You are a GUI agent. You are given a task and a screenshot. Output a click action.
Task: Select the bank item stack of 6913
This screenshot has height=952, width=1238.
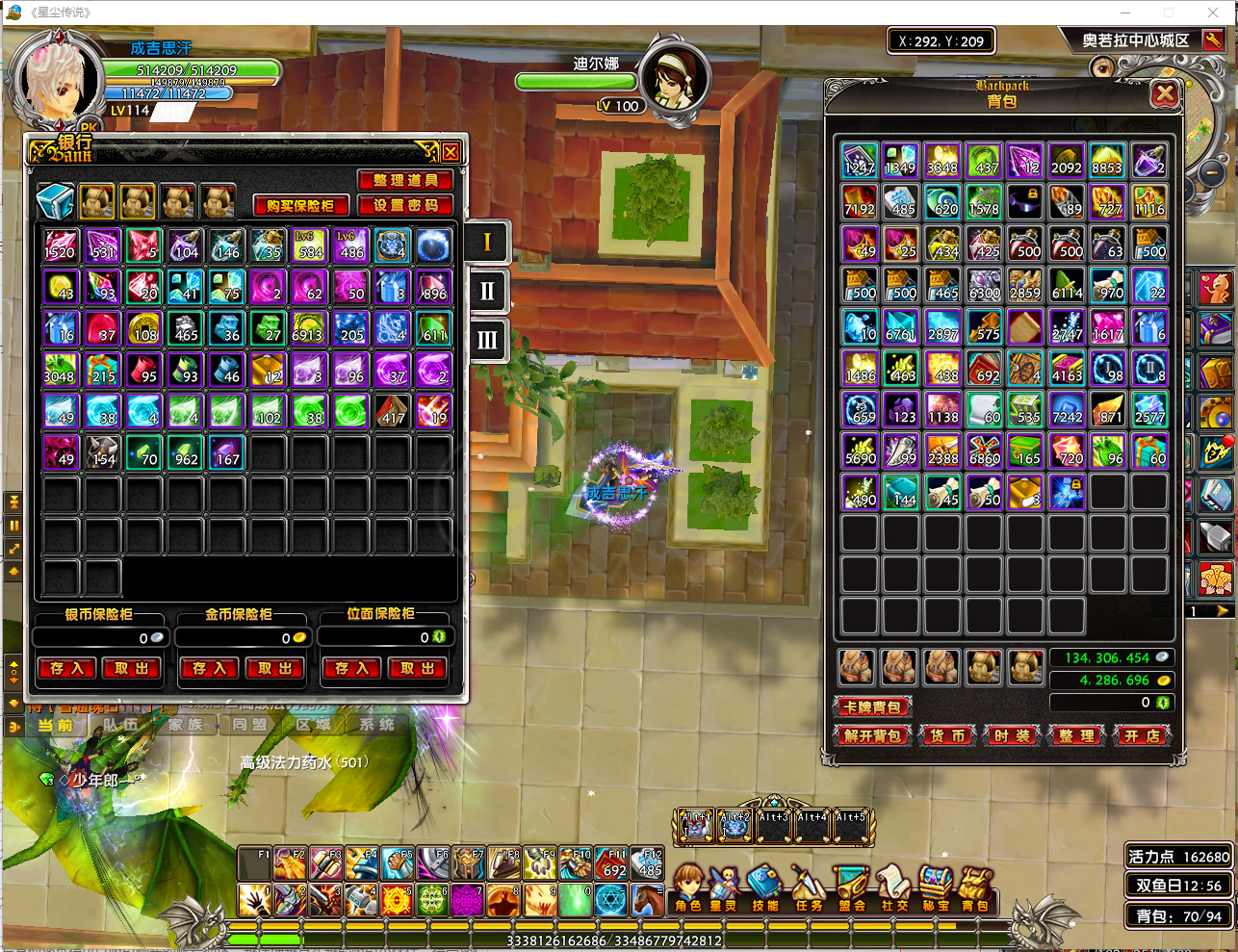point(308,328)
